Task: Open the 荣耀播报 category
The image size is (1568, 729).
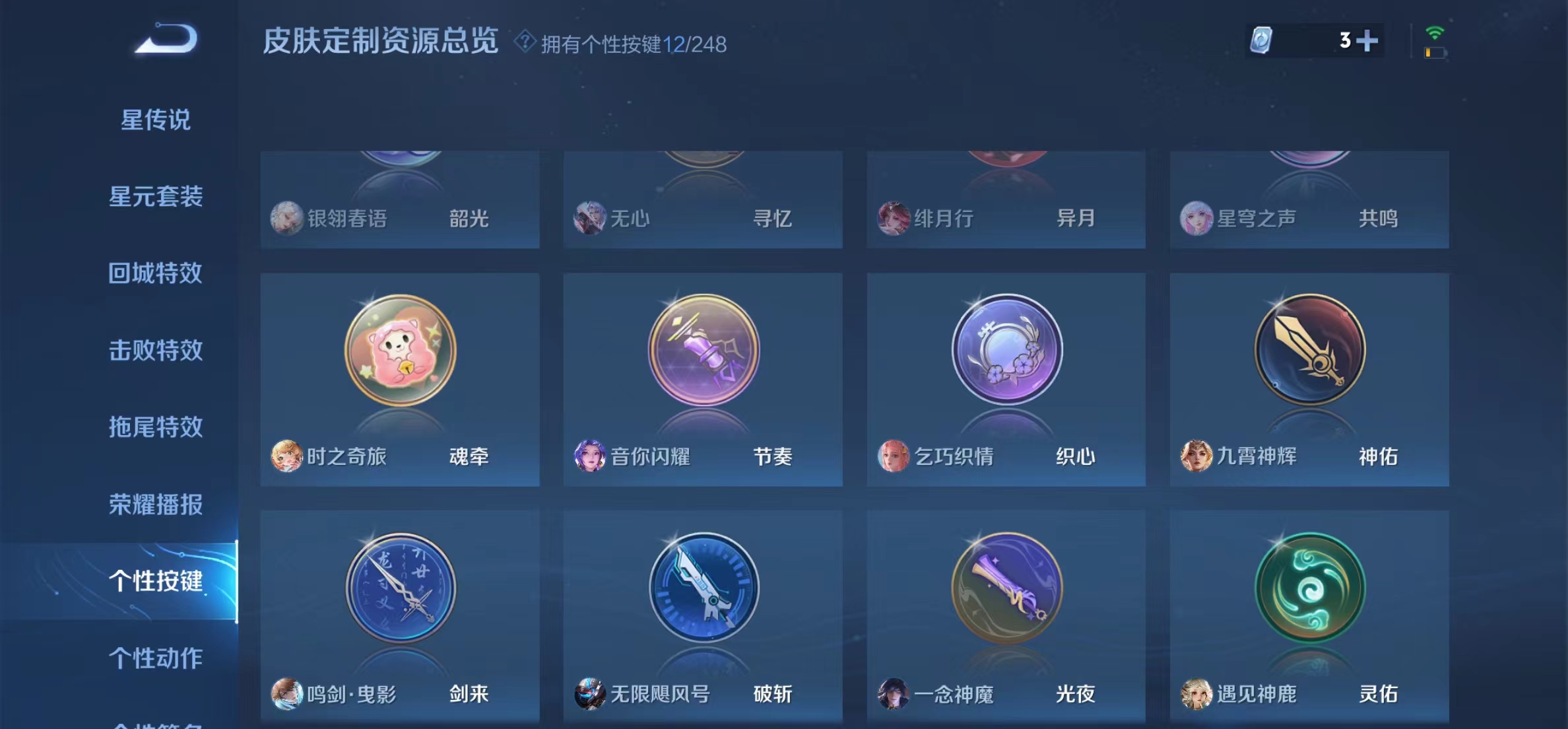Action: [x=155, y=504]
